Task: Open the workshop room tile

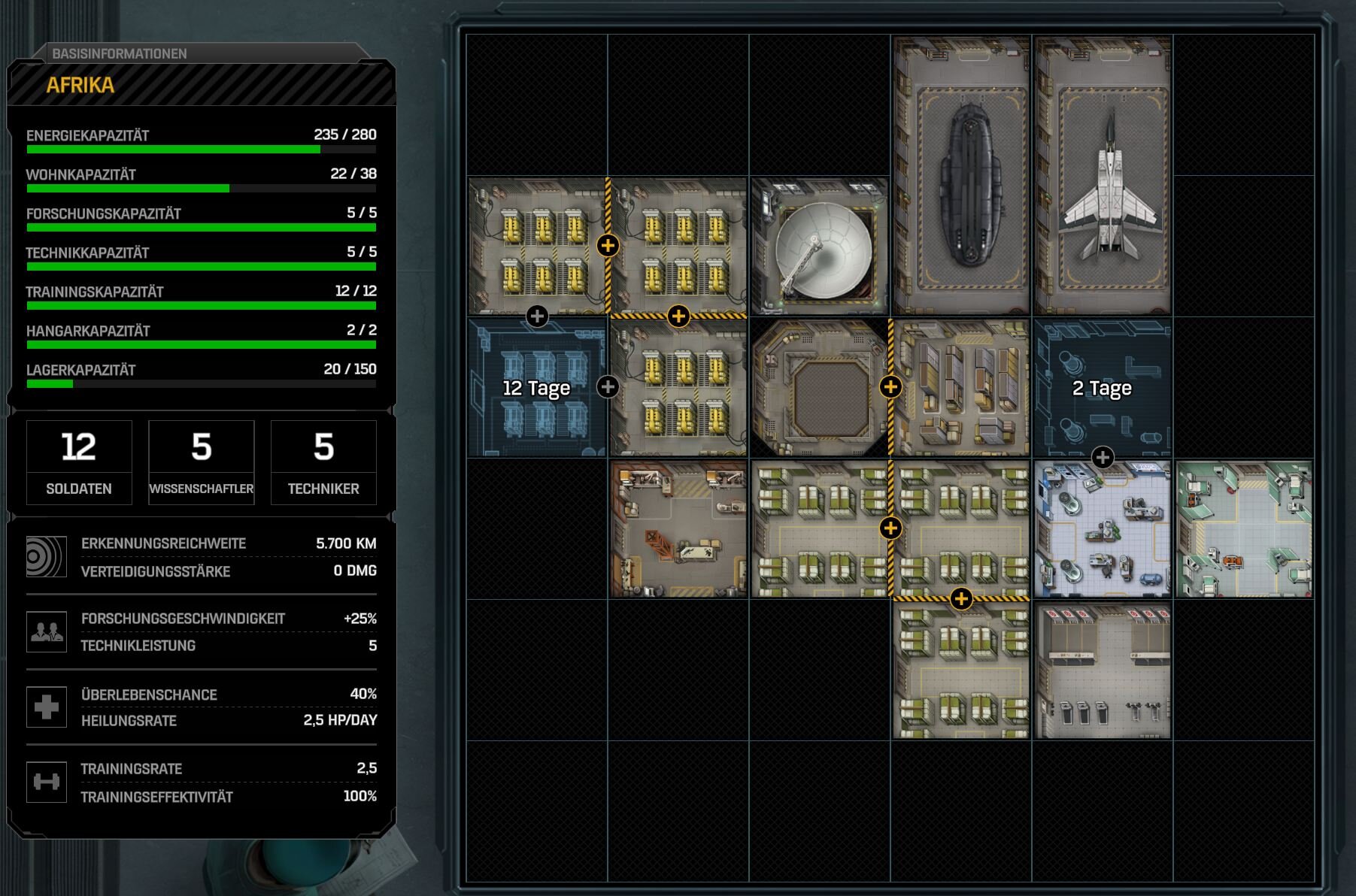Action: click(678, 529)
